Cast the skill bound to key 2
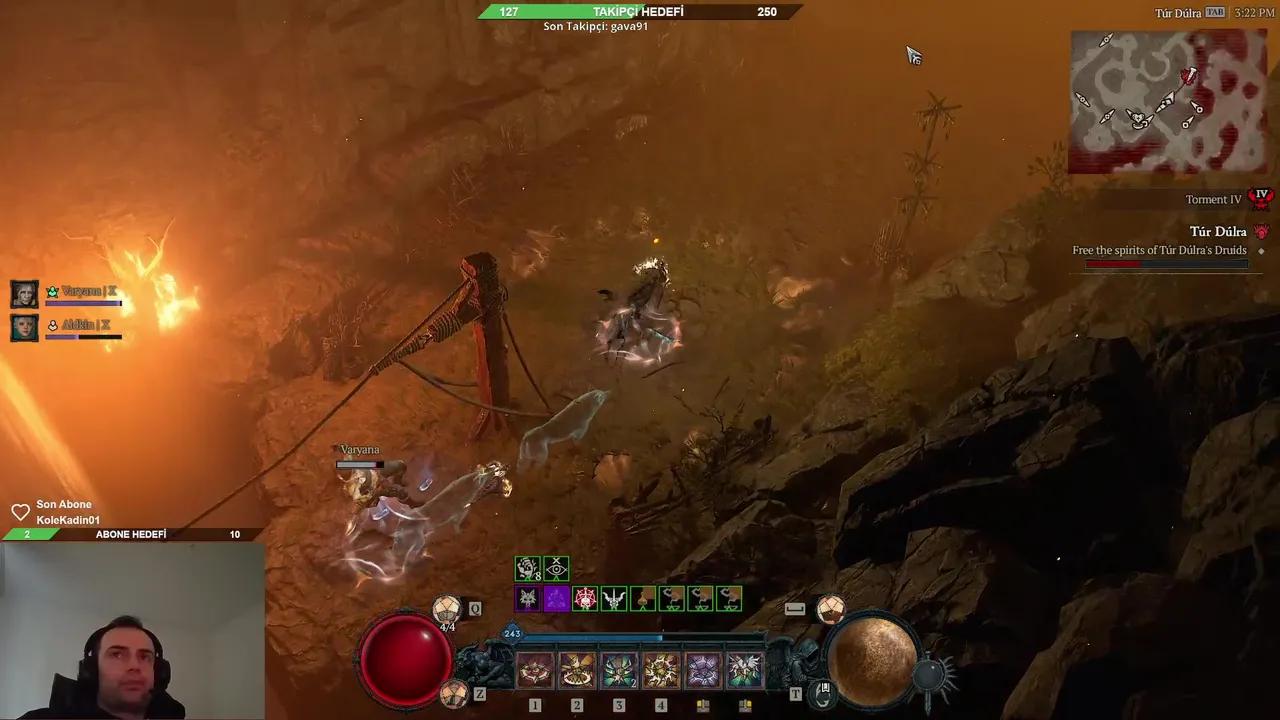 click(x=577, y=670)
